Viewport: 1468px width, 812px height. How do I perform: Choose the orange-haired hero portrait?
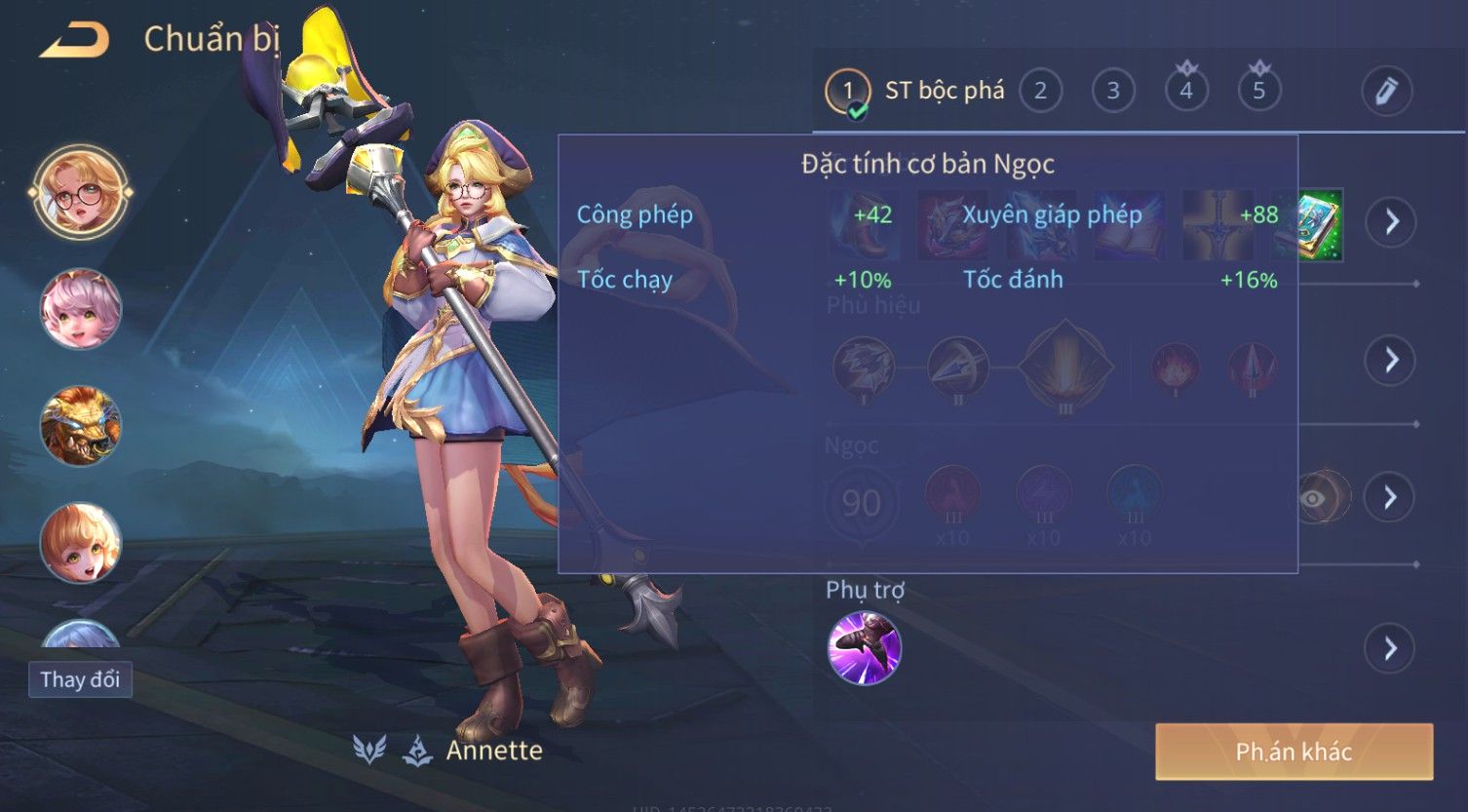tap(80, 542)
